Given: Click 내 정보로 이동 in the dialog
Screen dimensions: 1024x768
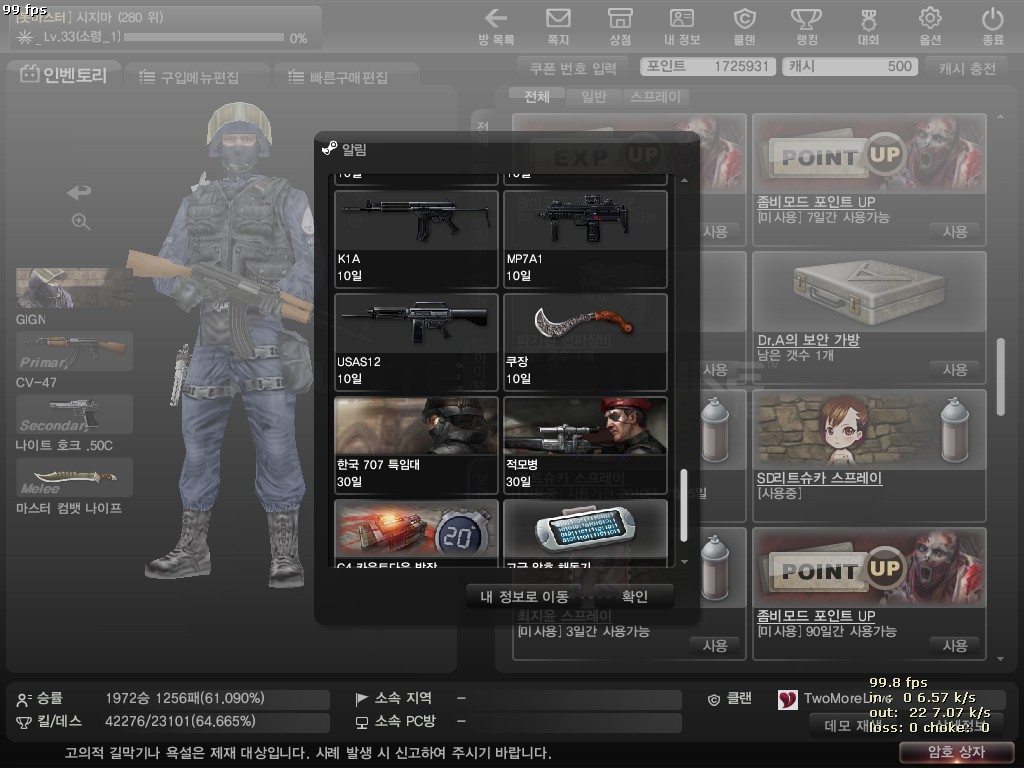Looking at the screenshot, I should [524, 597].
